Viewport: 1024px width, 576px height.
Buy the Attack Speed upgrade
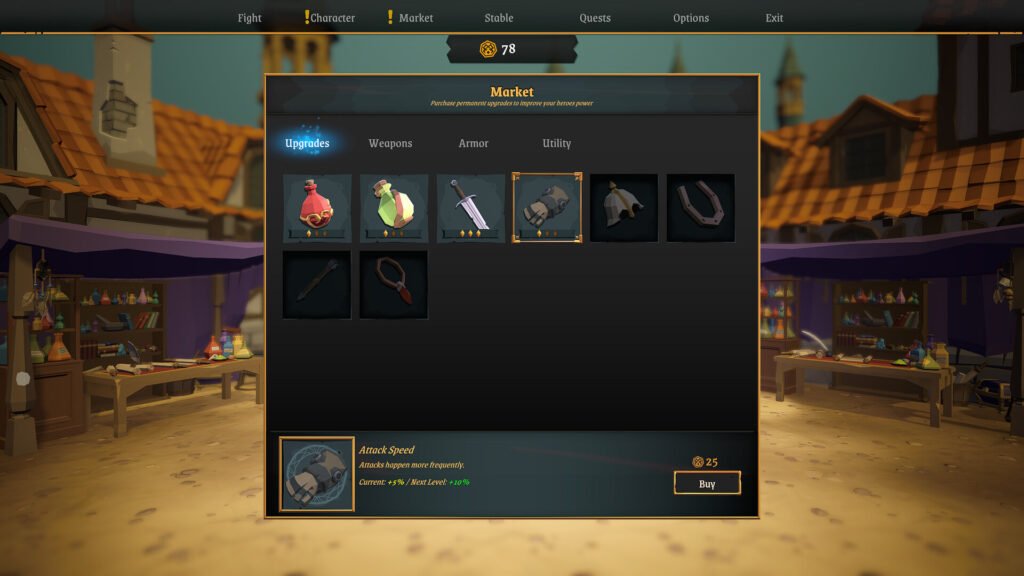[x=707, y=484]
